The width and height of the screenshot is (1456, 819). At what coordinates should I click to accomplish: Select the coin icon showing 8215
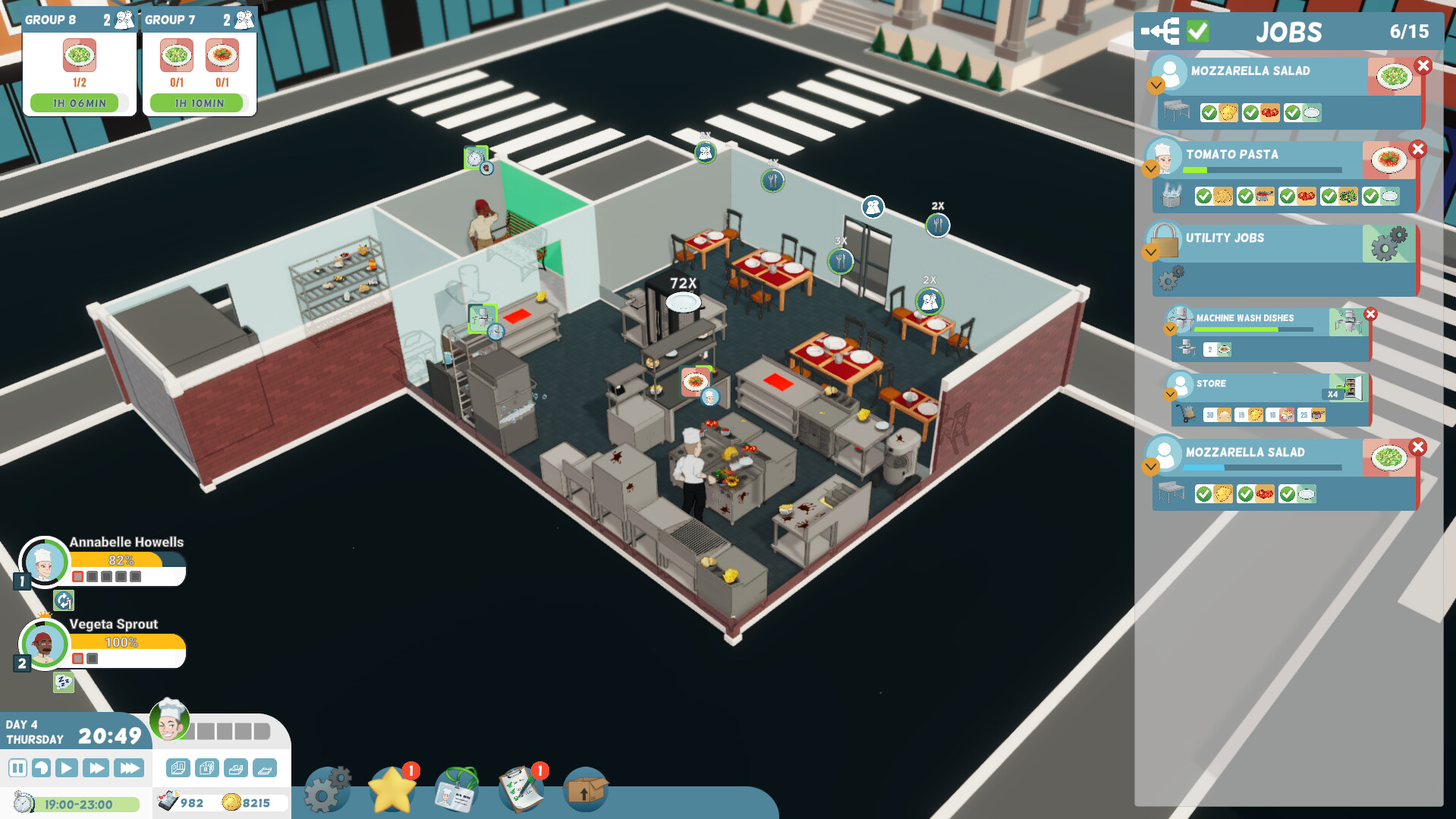(230, 802)
